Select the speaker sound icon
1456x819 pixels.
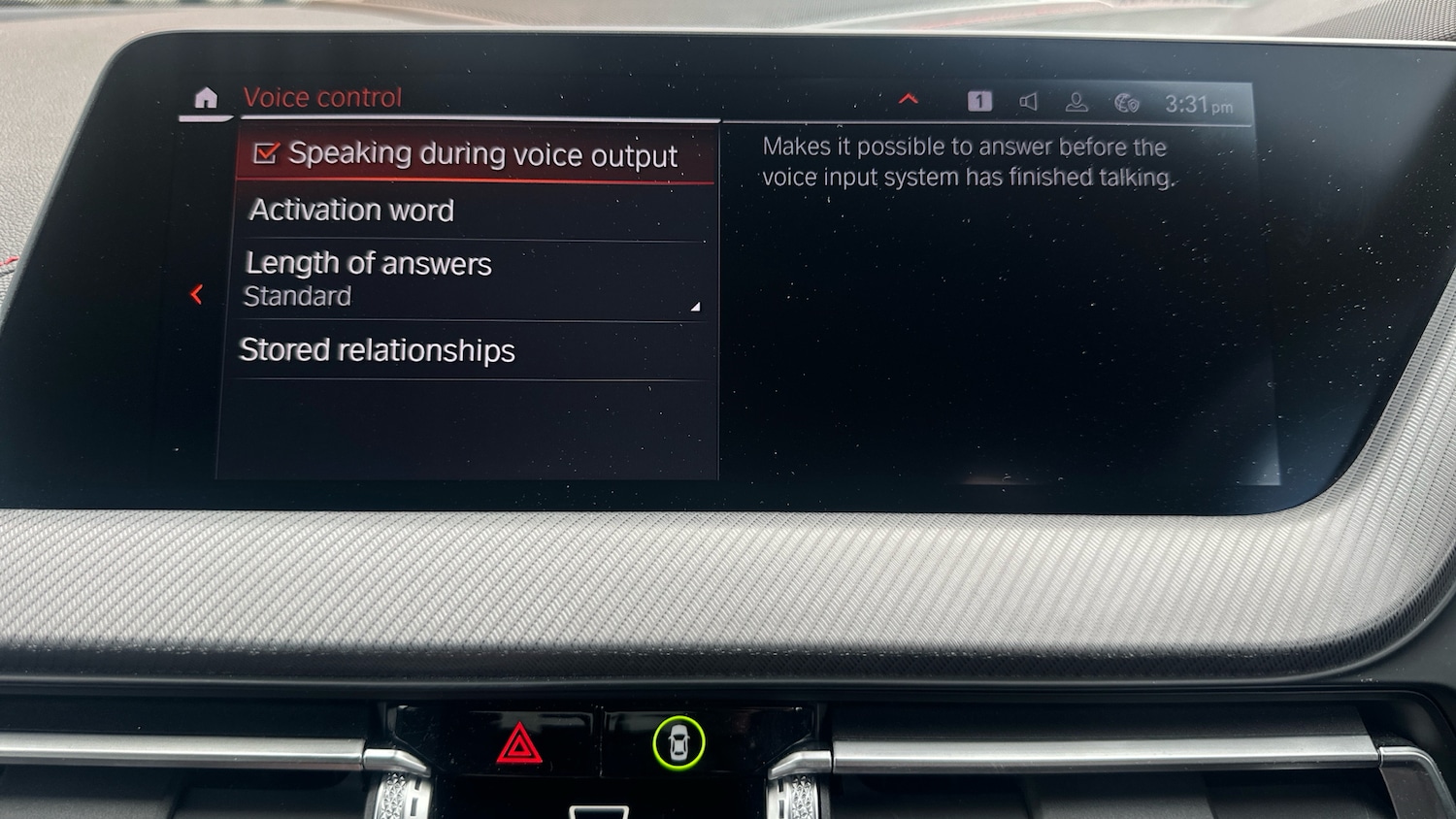tap(1029, 102)
